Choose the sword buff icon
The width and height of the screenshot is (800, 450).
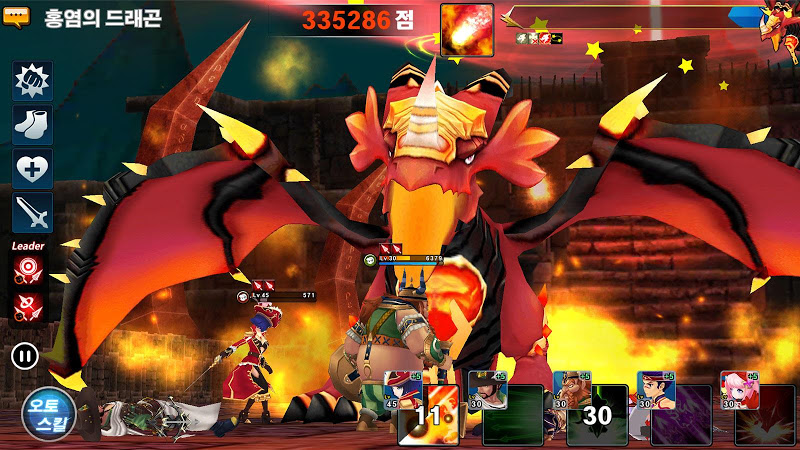click(32, 213)
